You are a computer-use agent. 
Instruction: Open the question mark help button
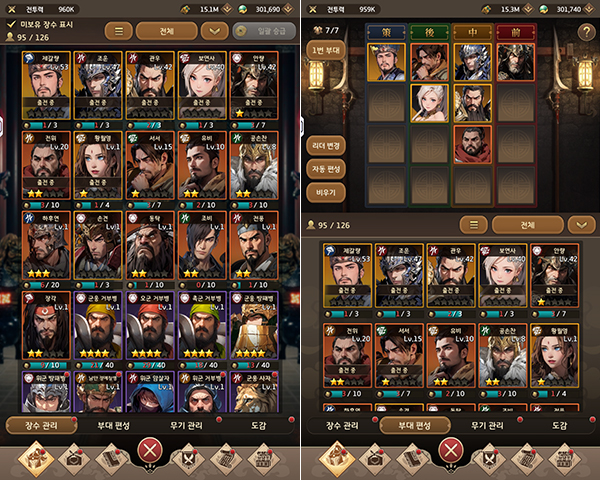[586, 33]
